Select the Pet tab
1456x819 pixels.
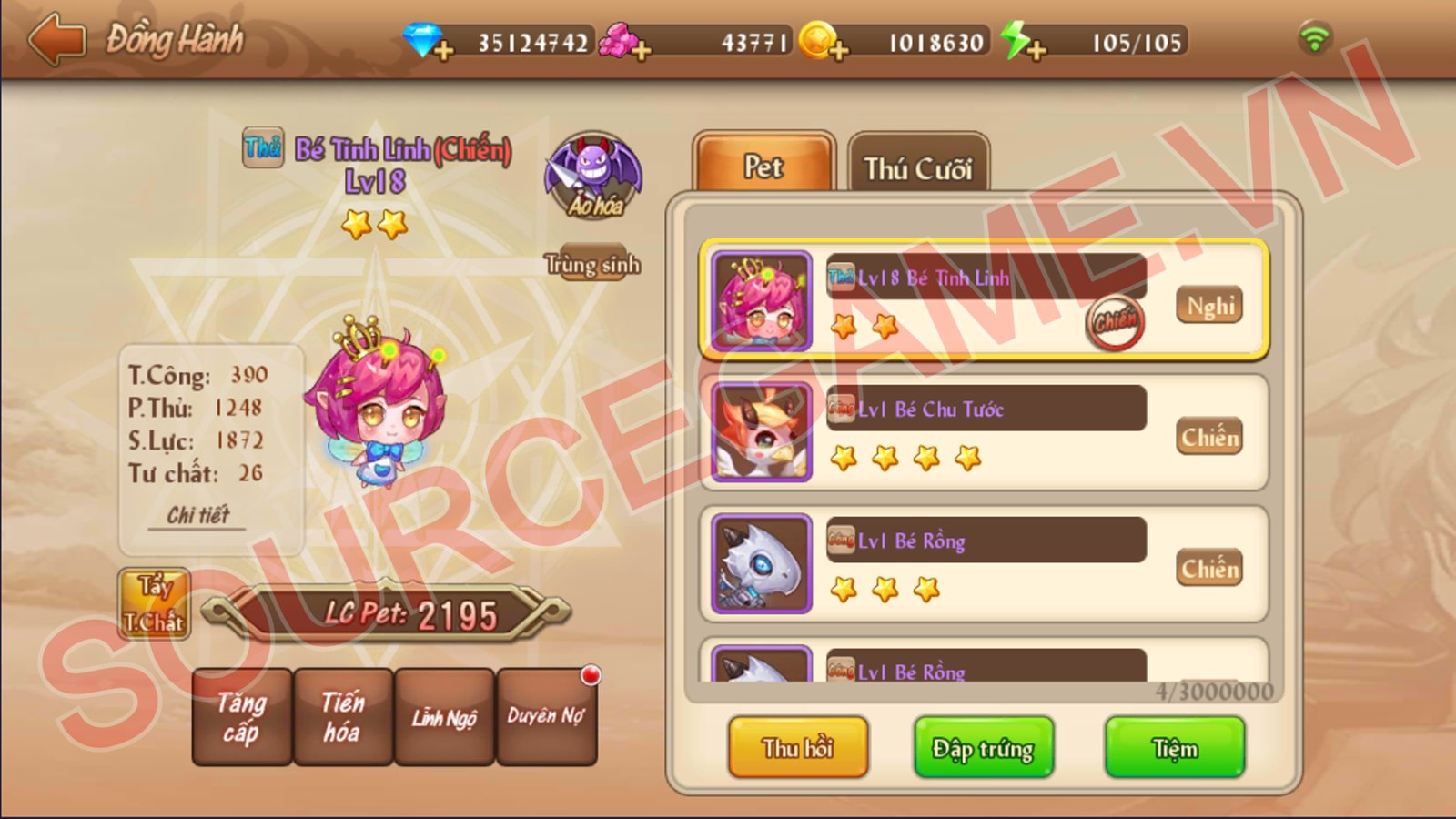tap(763, 166)
